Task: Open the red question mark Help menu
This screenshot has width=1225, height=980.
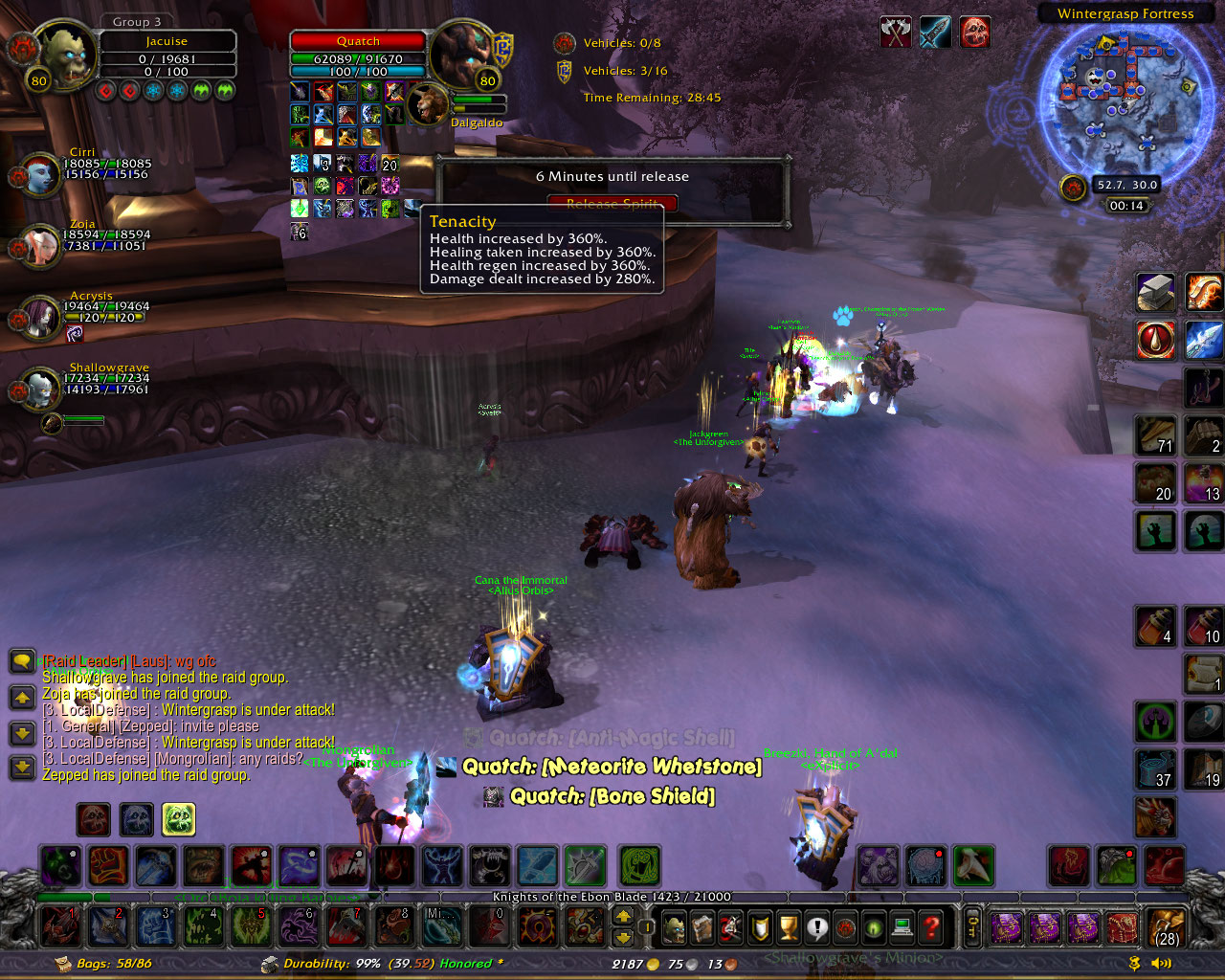Action: (930, 927)
